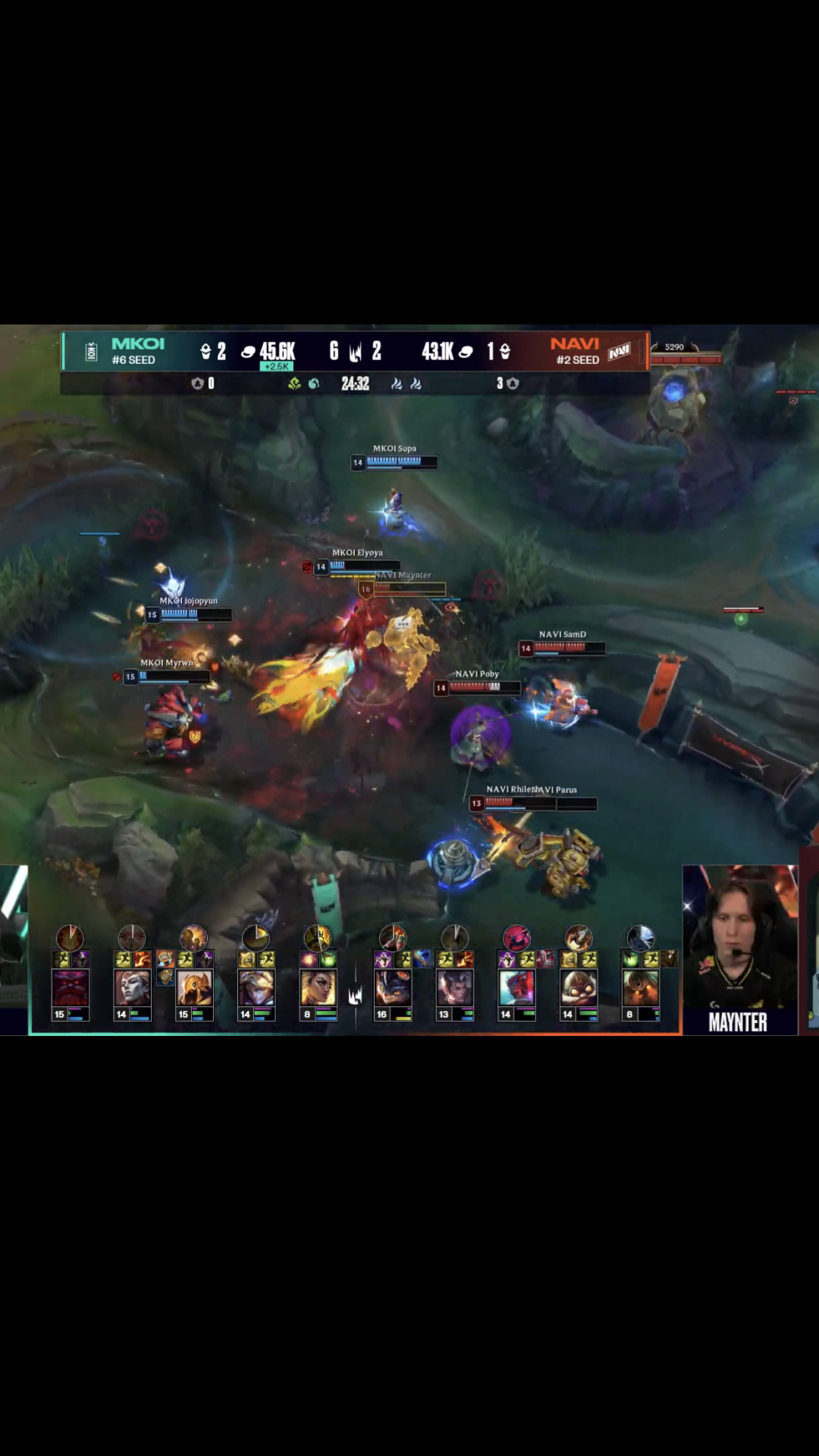
Task: Select MKOI's level 8 support portrait
Action: (x=318, y=987)
